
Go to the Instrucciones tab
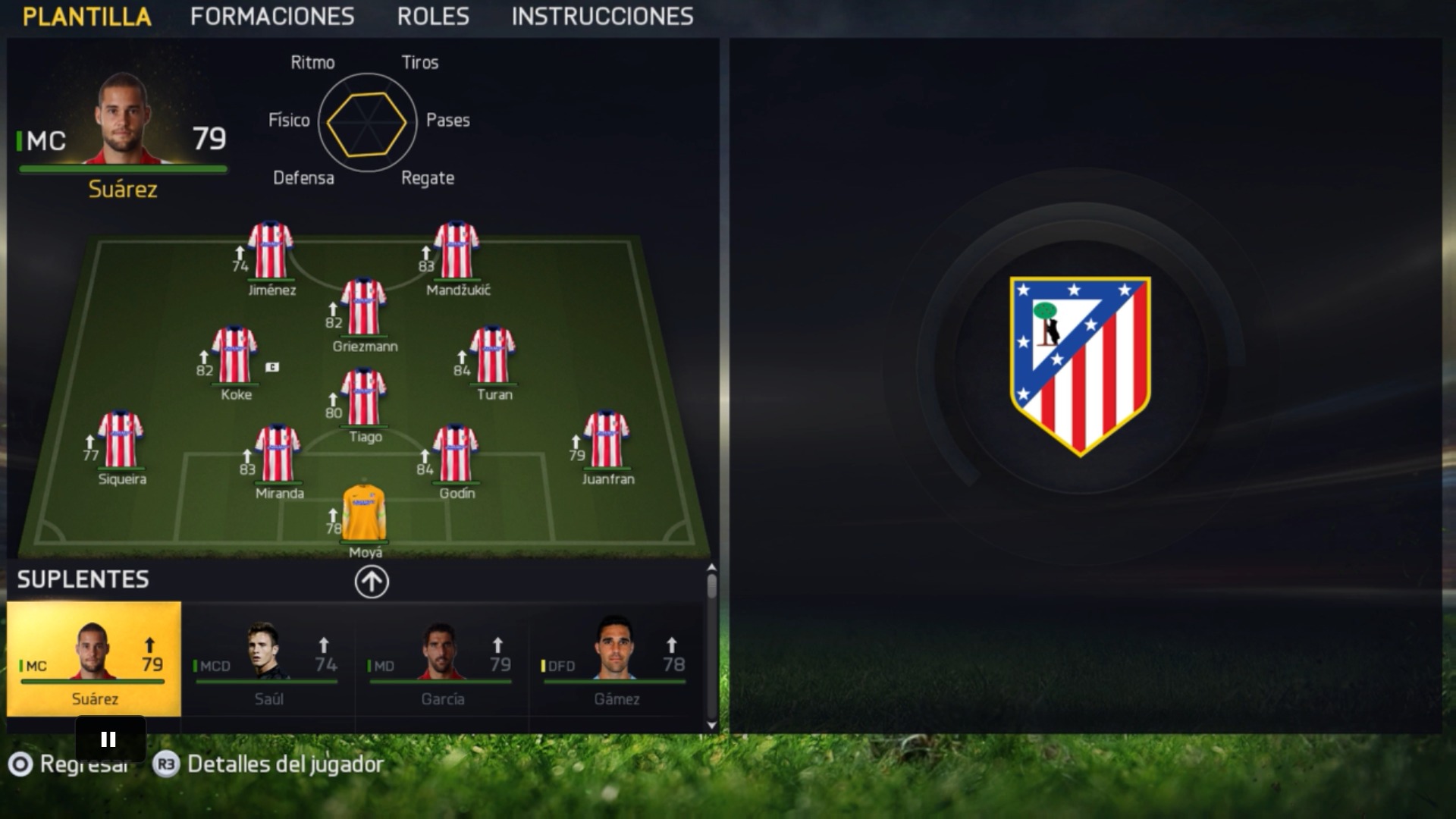(602, 17)
